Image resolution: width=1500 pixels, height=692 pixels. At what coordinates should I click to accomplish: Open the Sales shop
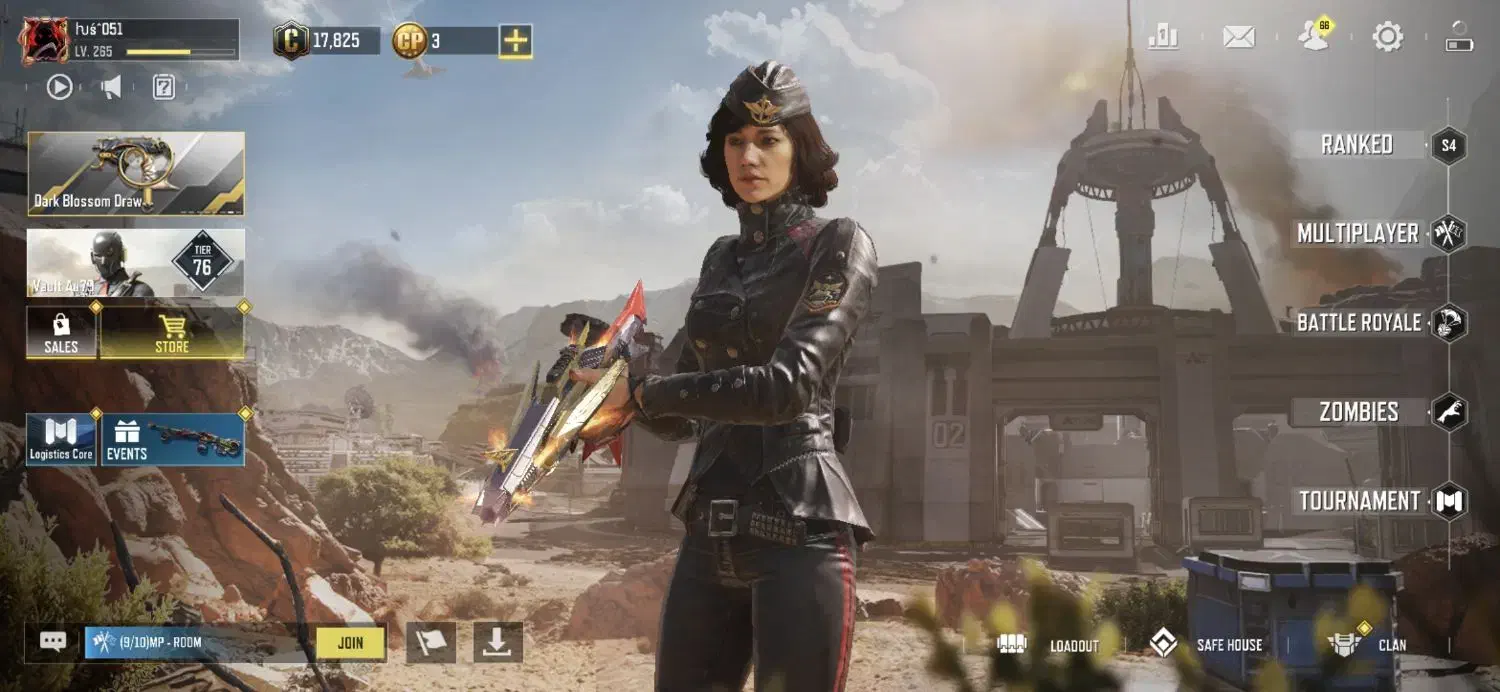pyautogui.click(x=61, y=332)
